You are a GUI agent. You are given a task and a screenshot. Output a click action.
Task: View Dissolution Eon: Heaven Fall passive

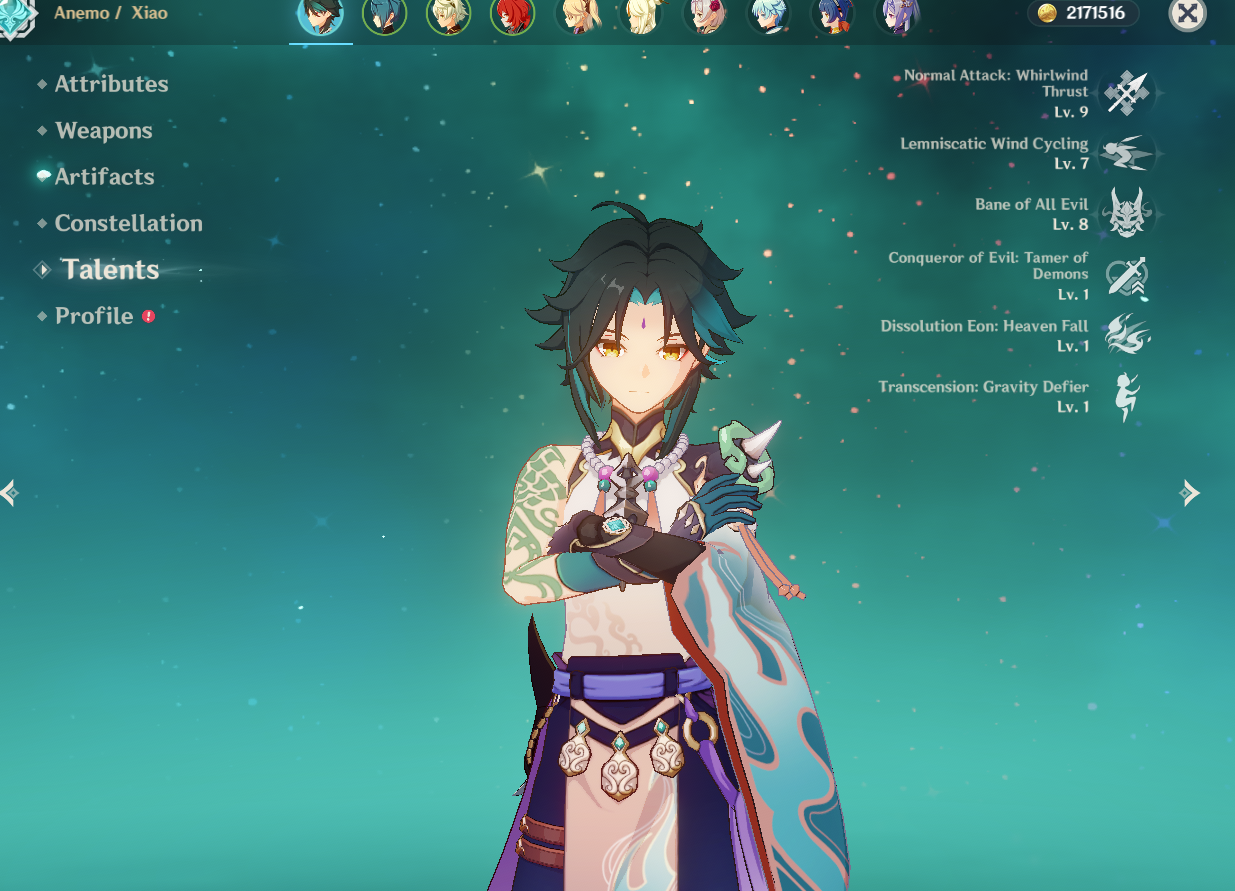tap(1128, 336)
